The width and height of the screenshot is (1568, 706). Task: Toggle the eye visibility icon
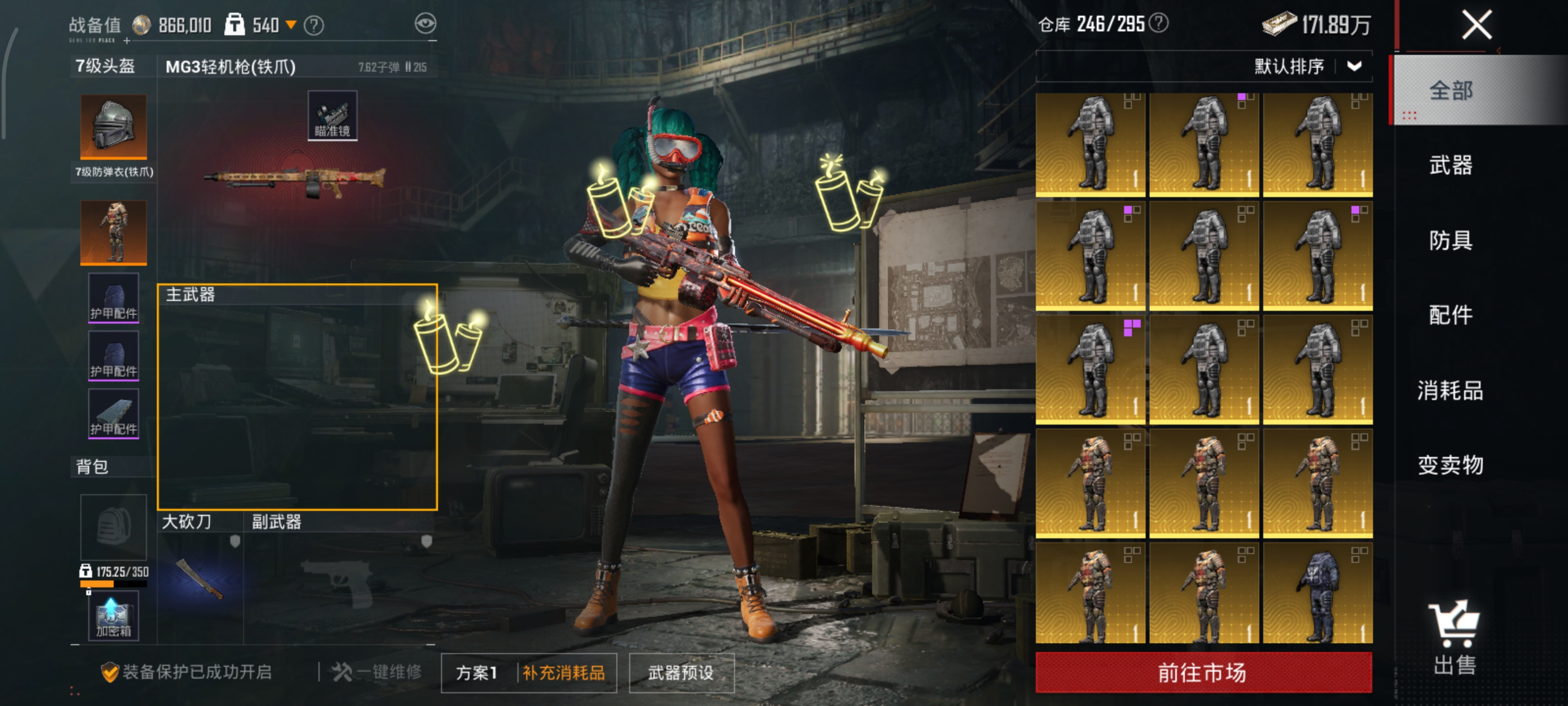(425, 24)
